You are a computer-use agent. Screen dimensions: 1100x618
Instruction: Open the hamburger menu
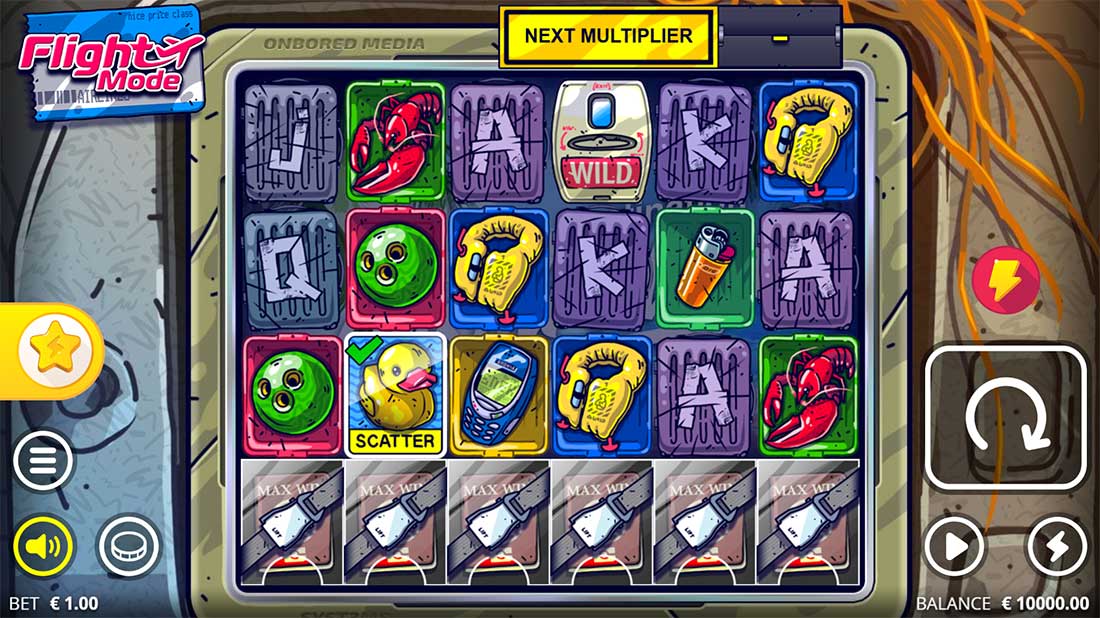point(43,461)
